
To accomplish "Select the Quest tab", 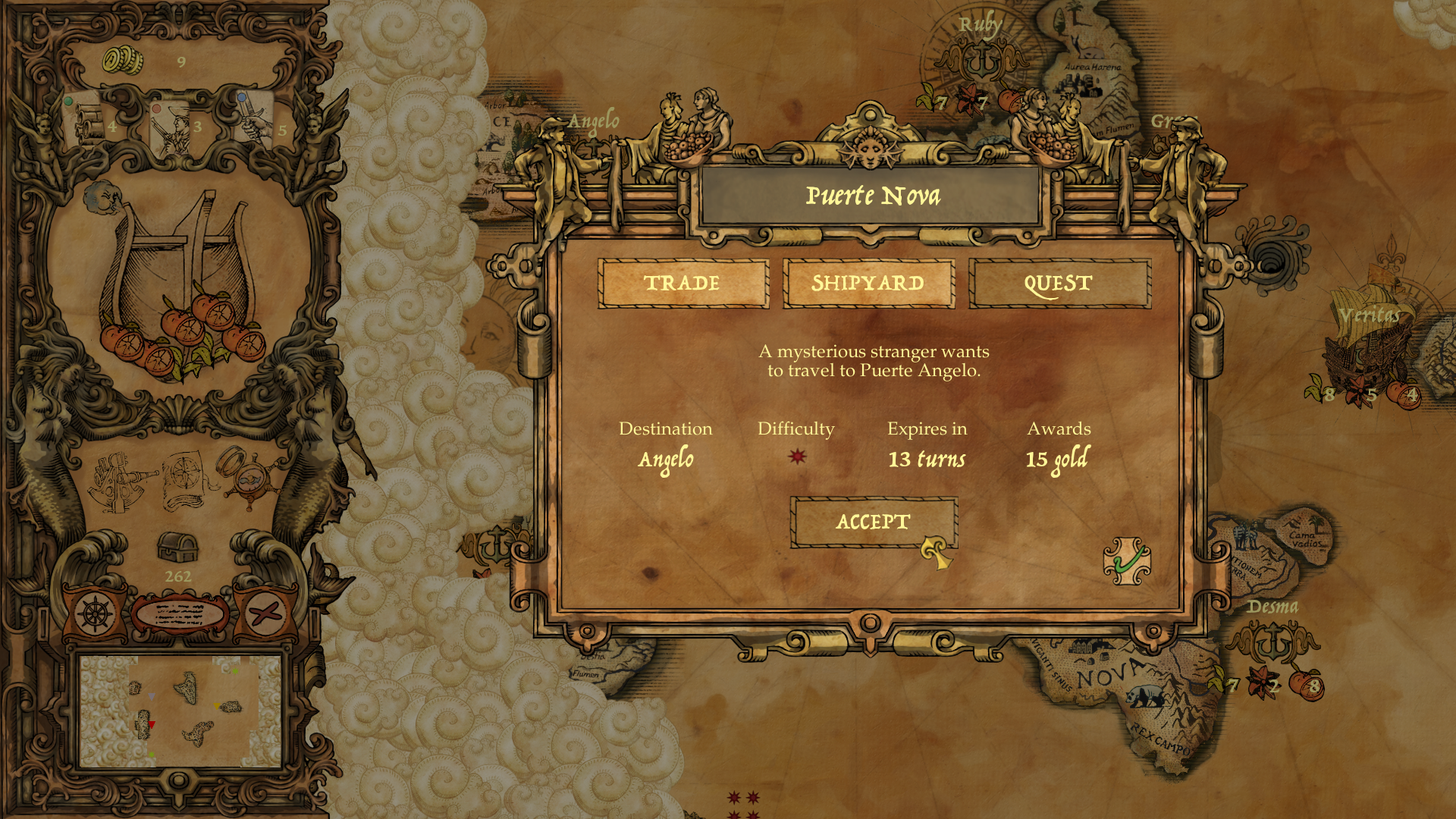I will pyautogui.click(x=1059, y=284).
